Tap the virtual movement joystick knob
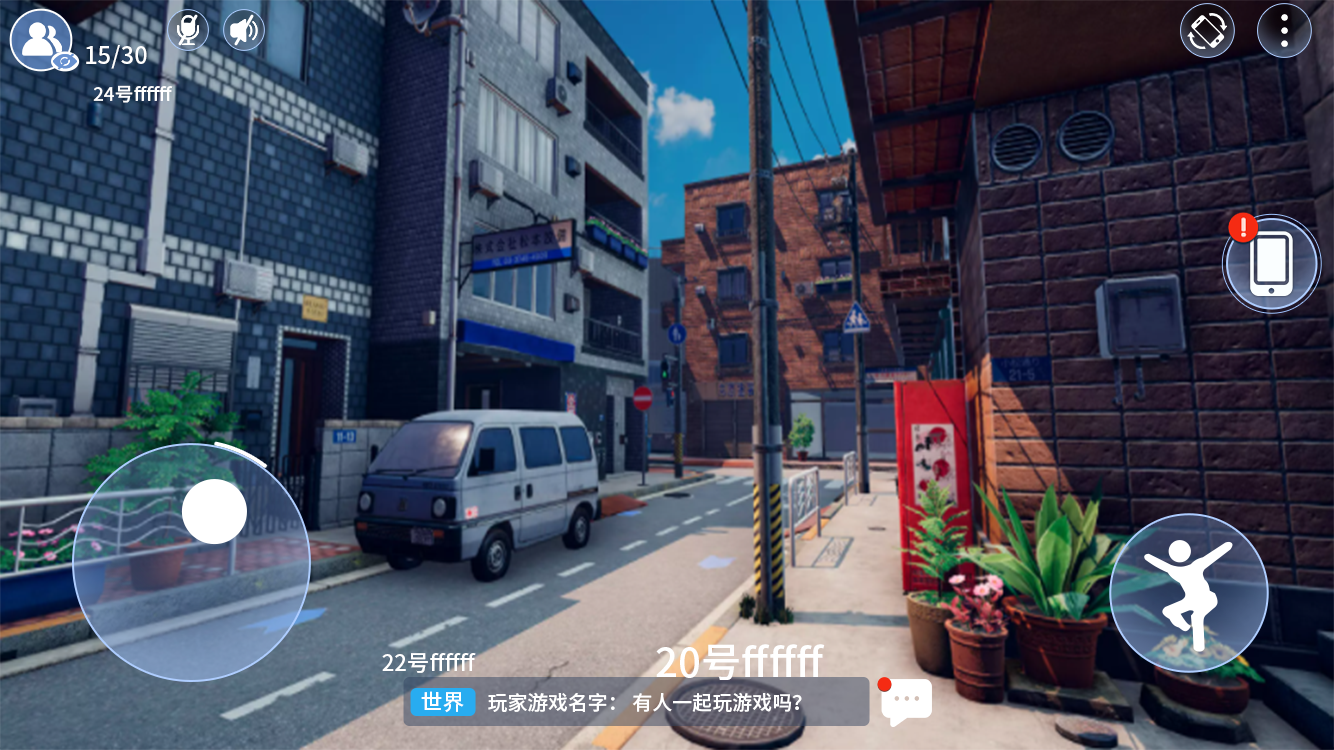The image size is (1334, 750). tap(214, 511)
